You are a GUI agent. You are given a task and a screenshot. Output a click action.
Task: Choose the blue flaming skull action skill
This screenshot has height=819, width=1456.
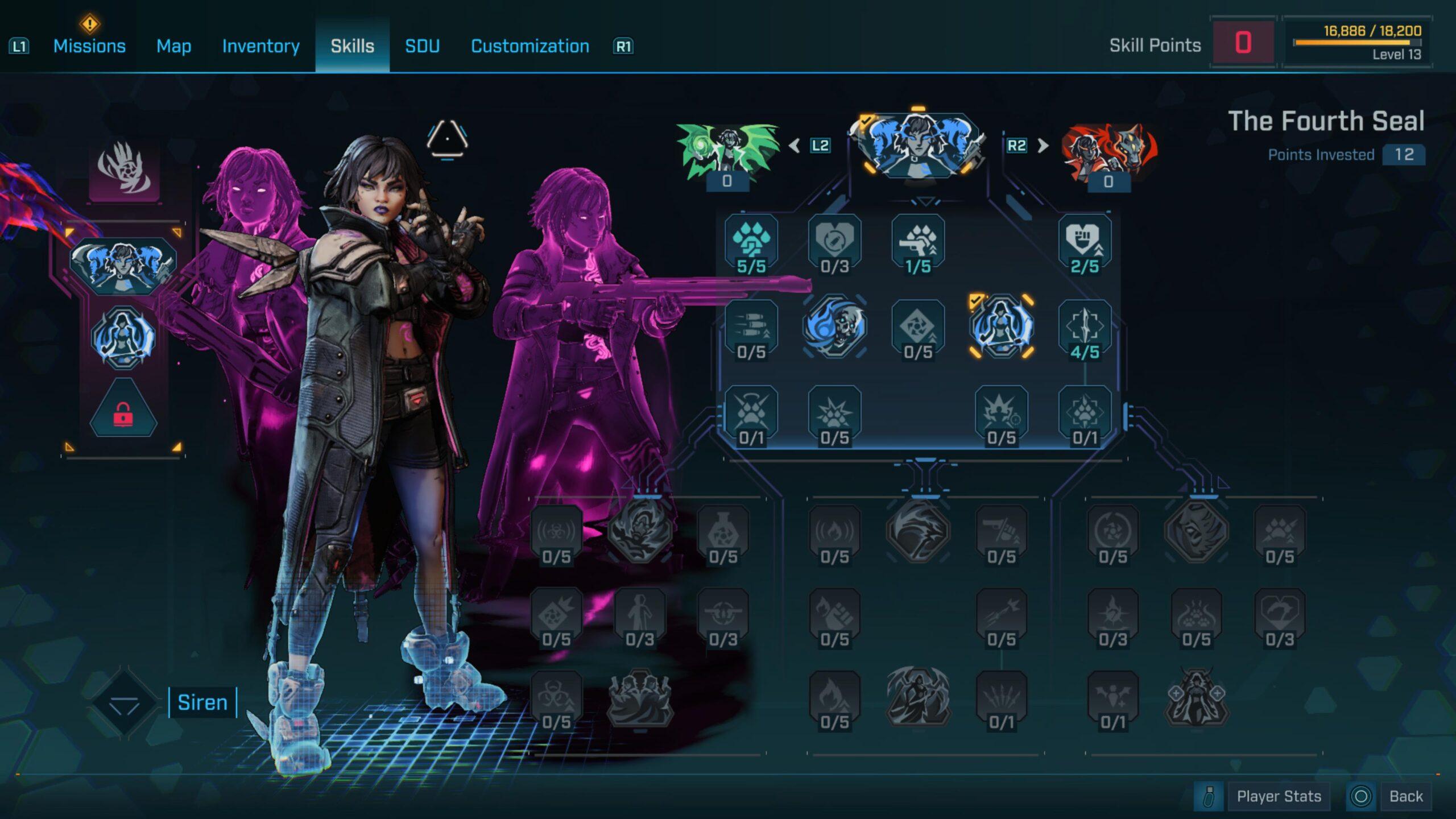click(834, 326)
